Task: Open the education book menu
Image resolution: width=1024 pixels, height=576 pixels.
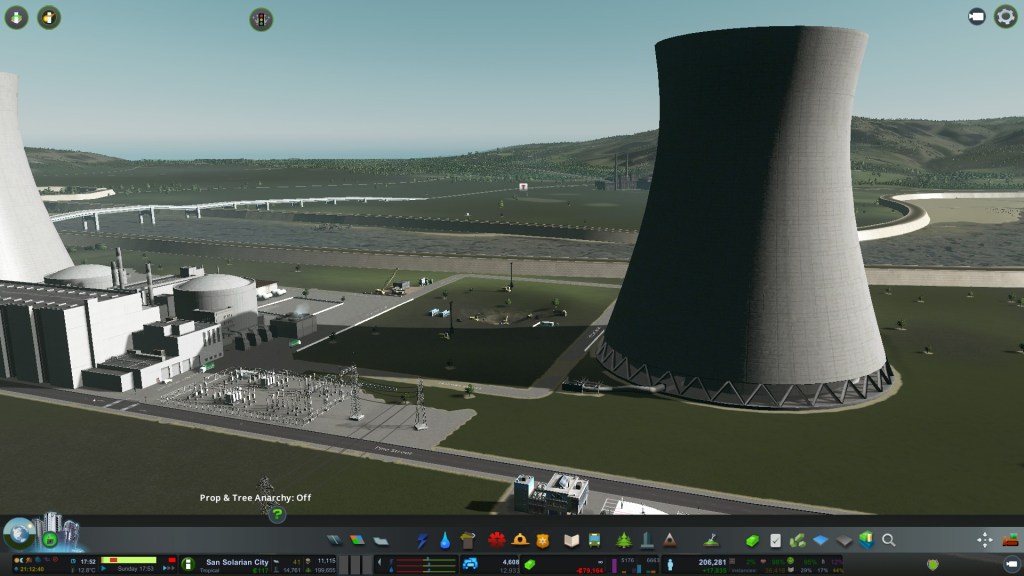Action: point(572,540)
